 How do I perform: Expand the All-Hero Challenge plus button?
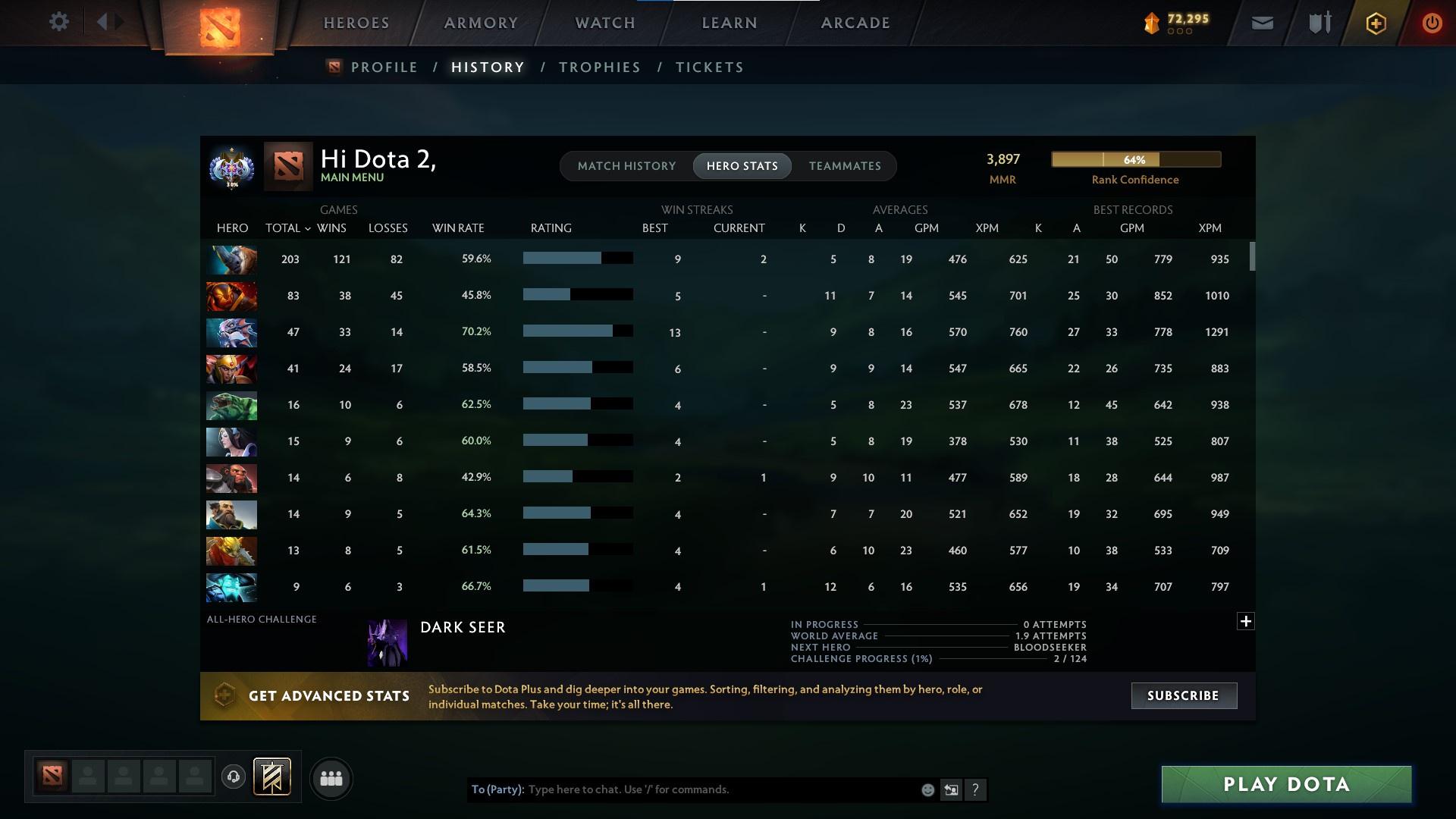pos(1246,621)
